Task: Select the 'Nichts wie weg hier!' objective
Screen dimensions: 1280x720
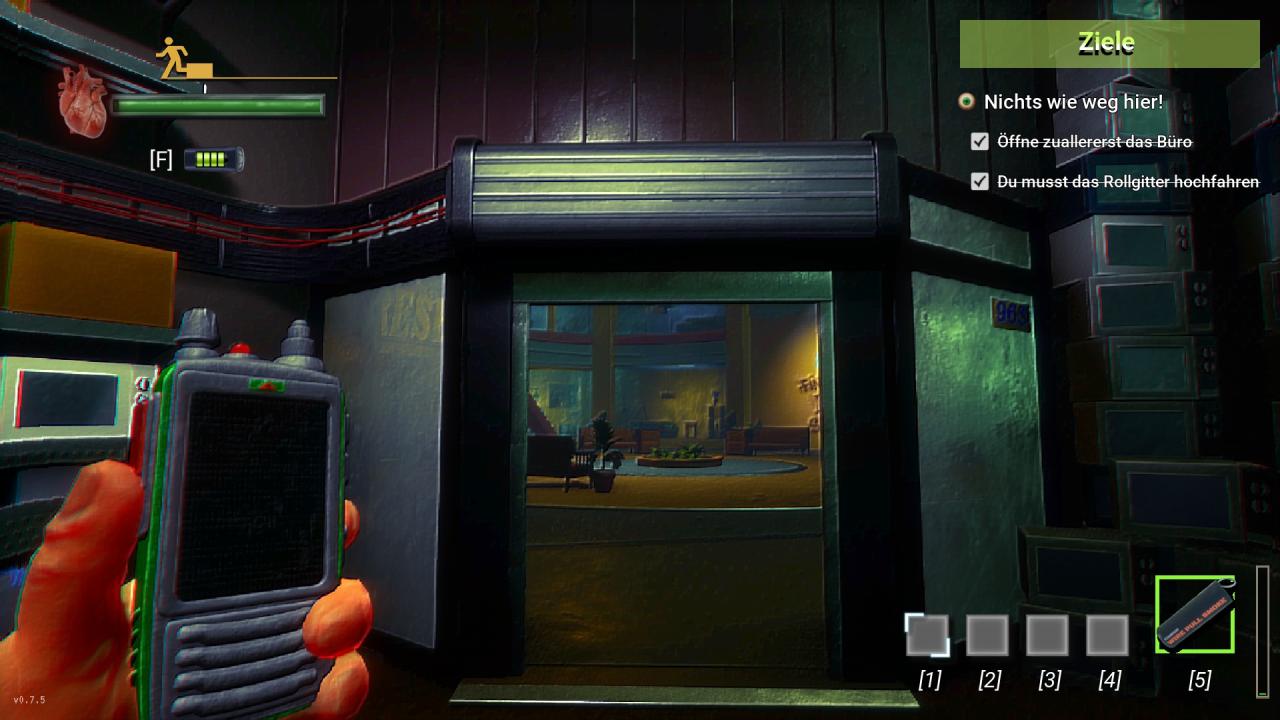Action: (x=1072, y=102)
